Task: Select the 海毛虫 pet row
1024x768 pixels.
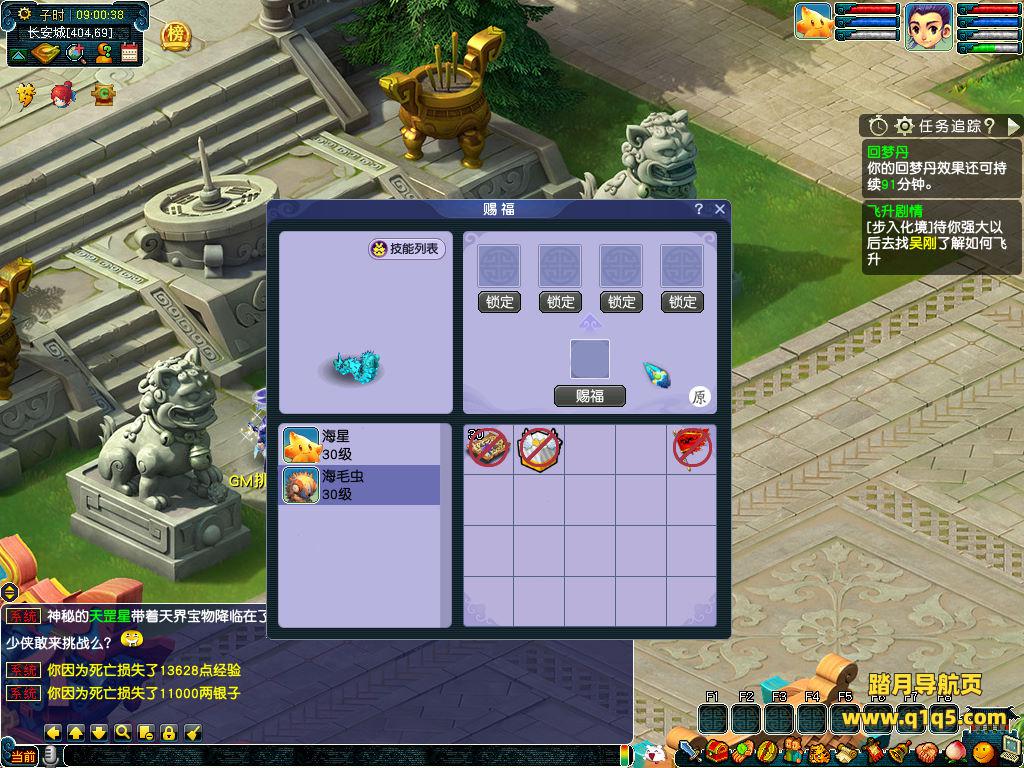Action: [359, 485]
